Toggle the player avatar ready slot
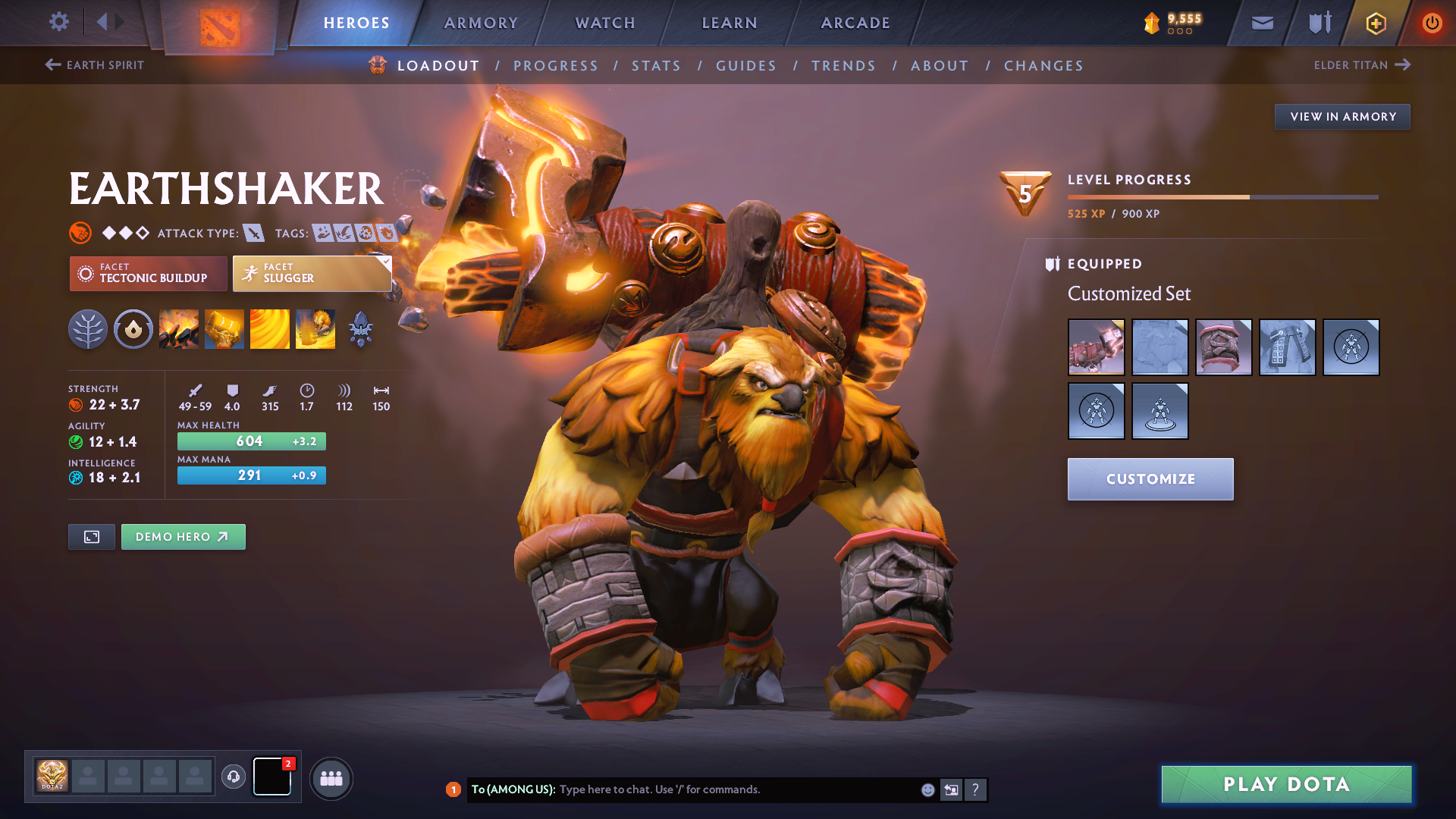The height and width of the screenshot is (819, 1456). tap(52, 776)
